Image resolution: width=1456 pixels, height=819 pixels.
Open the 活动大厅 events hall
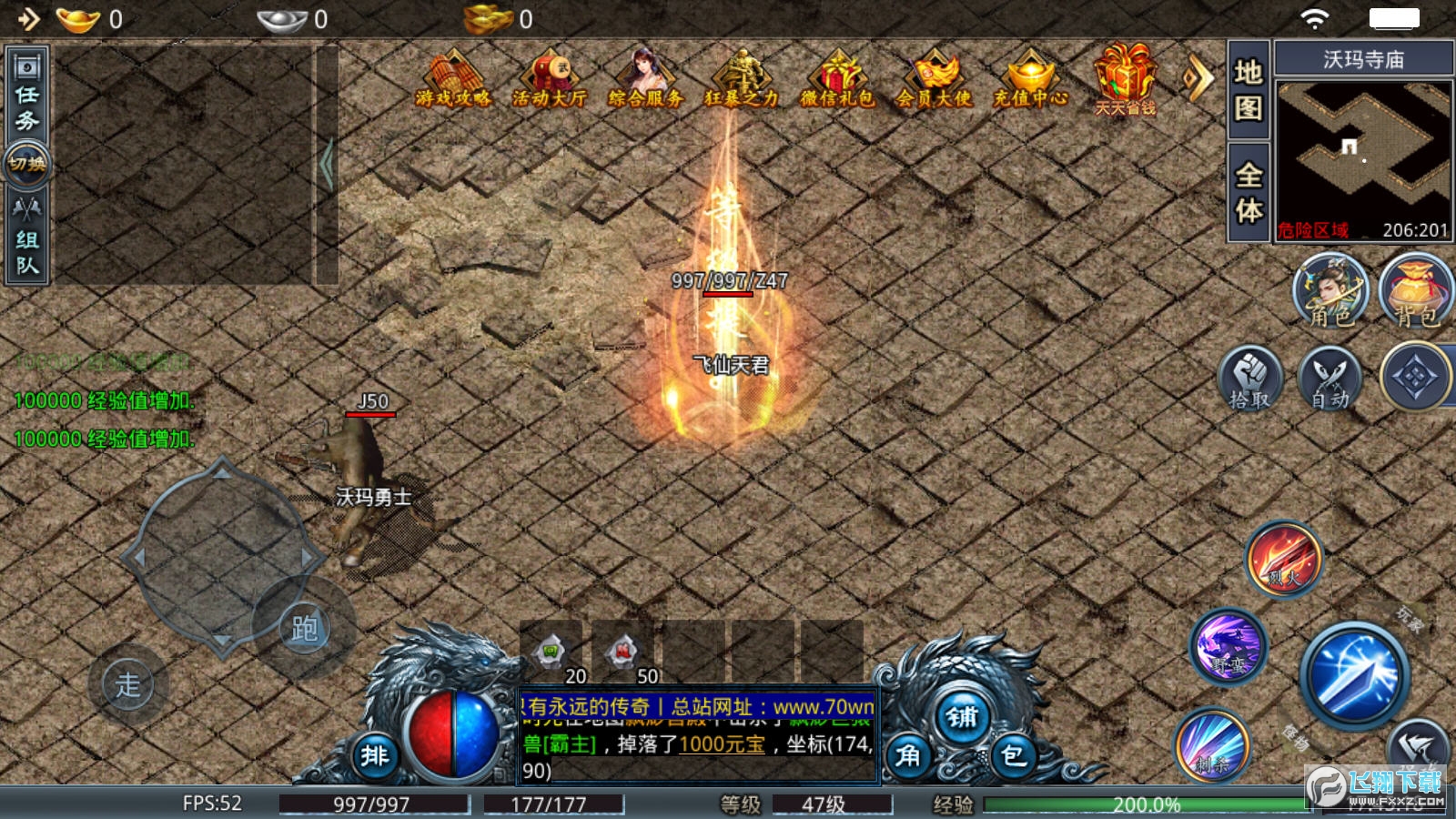[549, 80]
